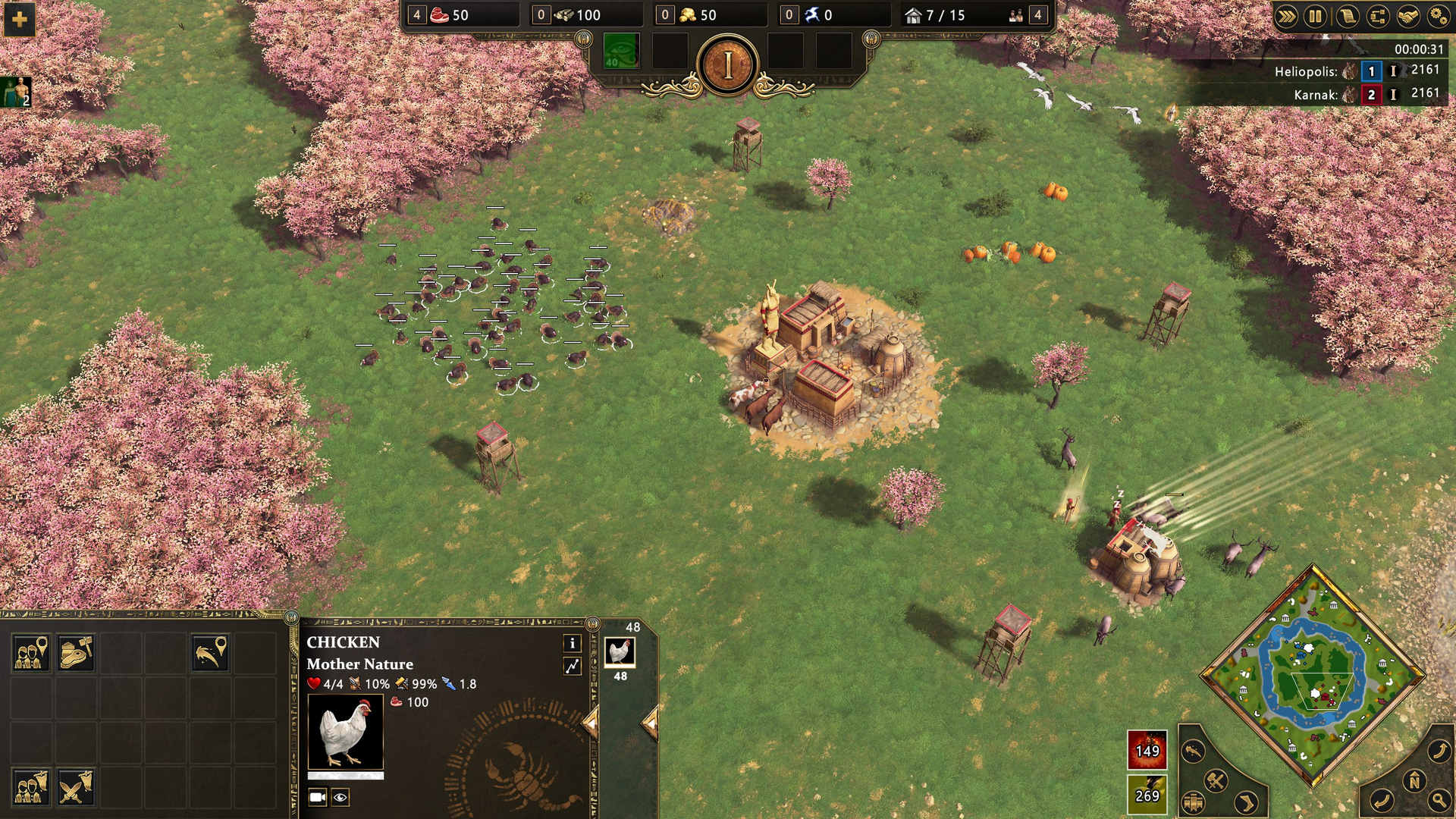
Task: Activate the crossed swords banner command
Action: 75,786
